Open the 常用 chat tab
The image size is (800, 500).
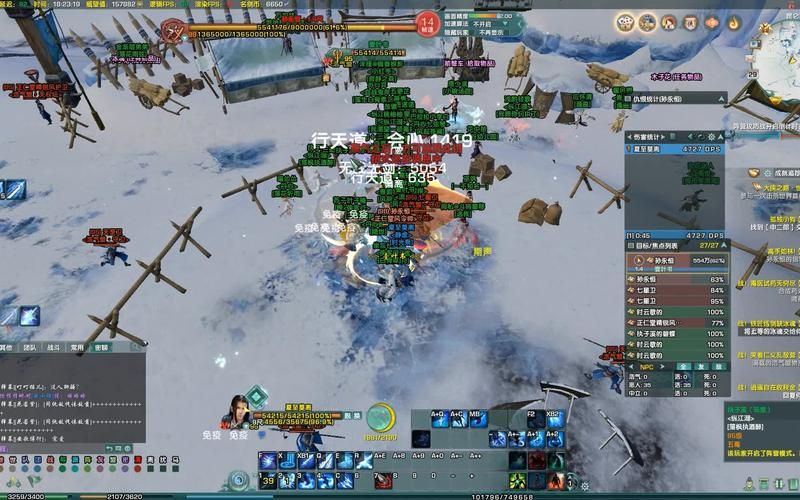[78, 347]
